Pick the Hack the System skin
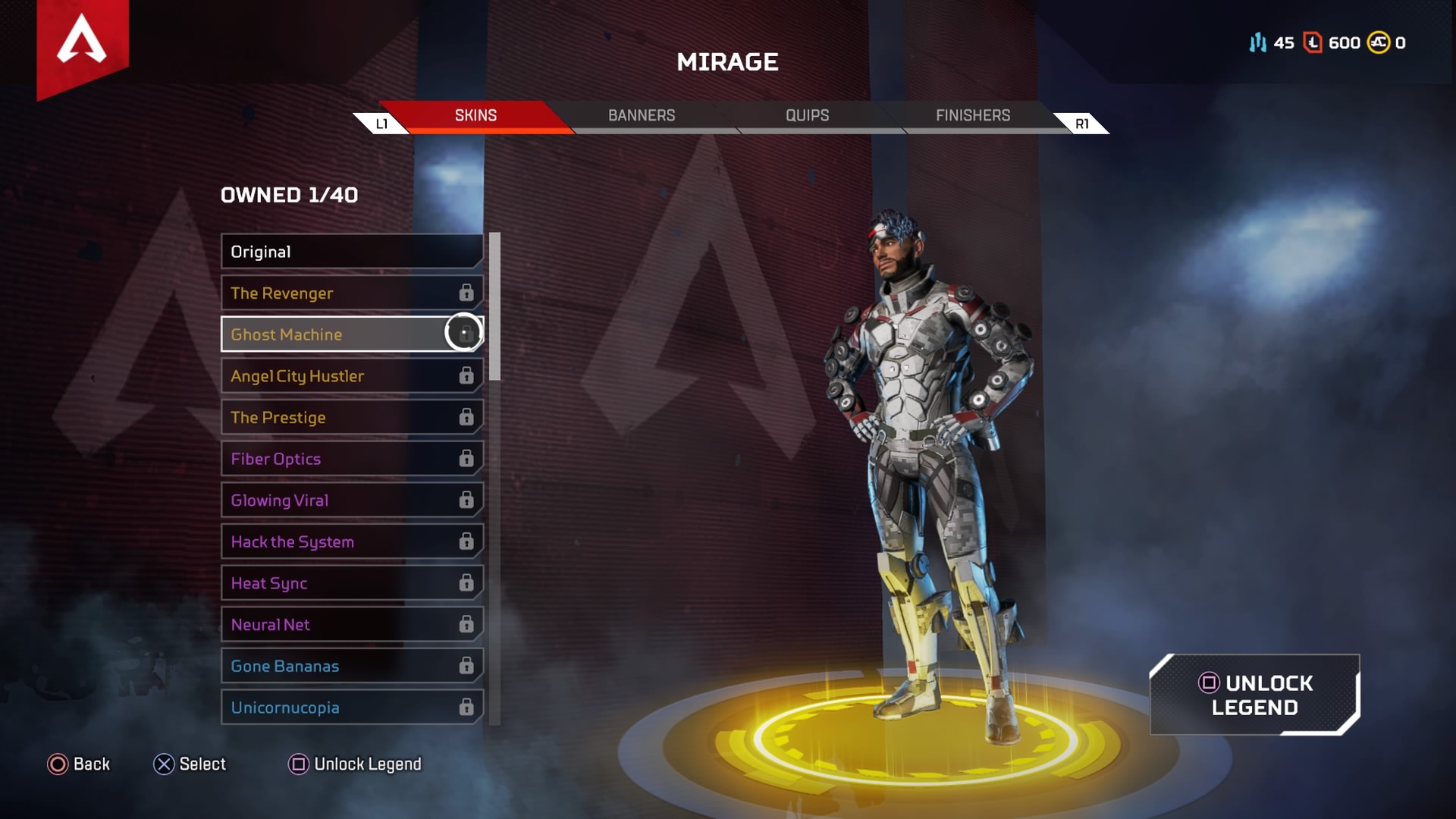Screen dimensions: 1456x819 [351, 542]
